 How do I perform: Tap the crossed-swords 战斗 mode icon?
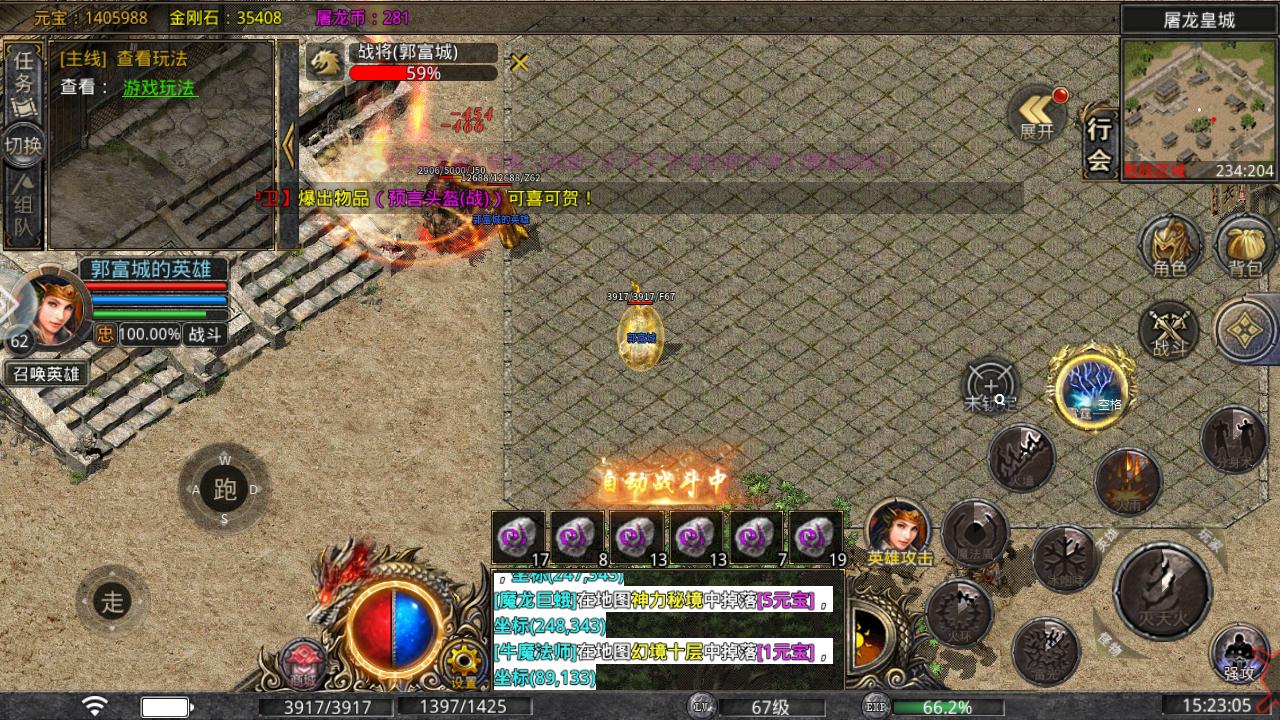1169,330
